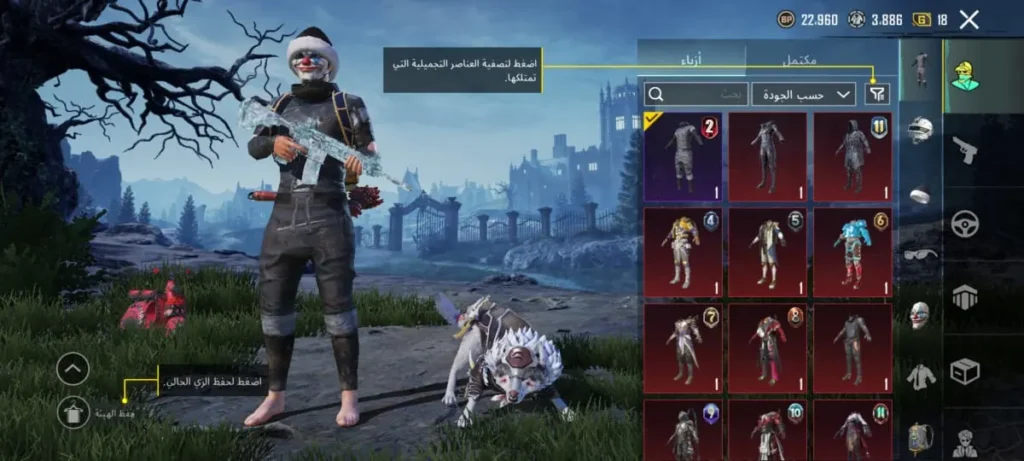Save the current outfit with hanger button
This screenshot has height=461, width=1024.
(74, 410)
